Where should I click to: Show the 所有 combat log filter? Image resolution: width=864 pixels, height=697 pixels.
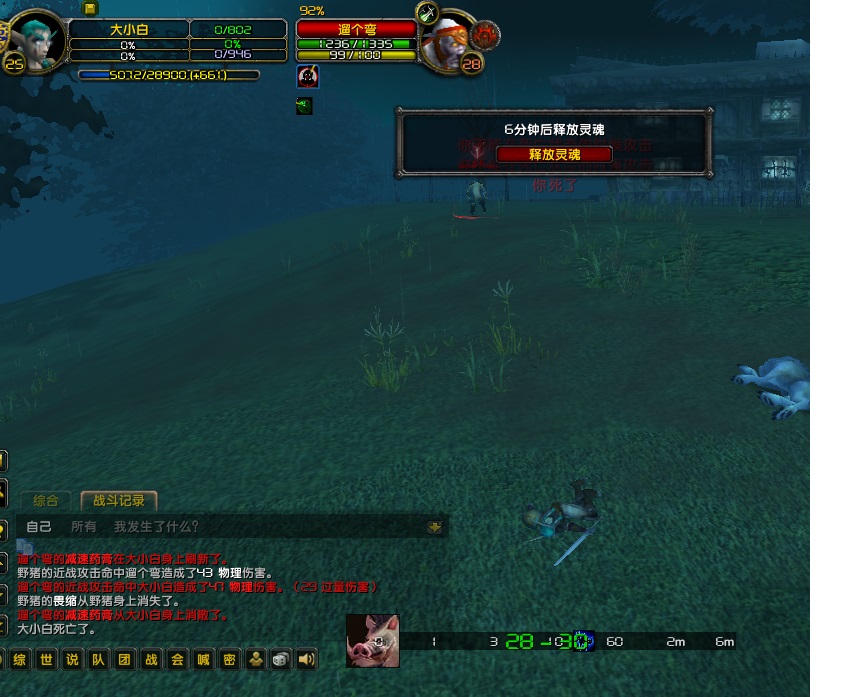[84, 527]
